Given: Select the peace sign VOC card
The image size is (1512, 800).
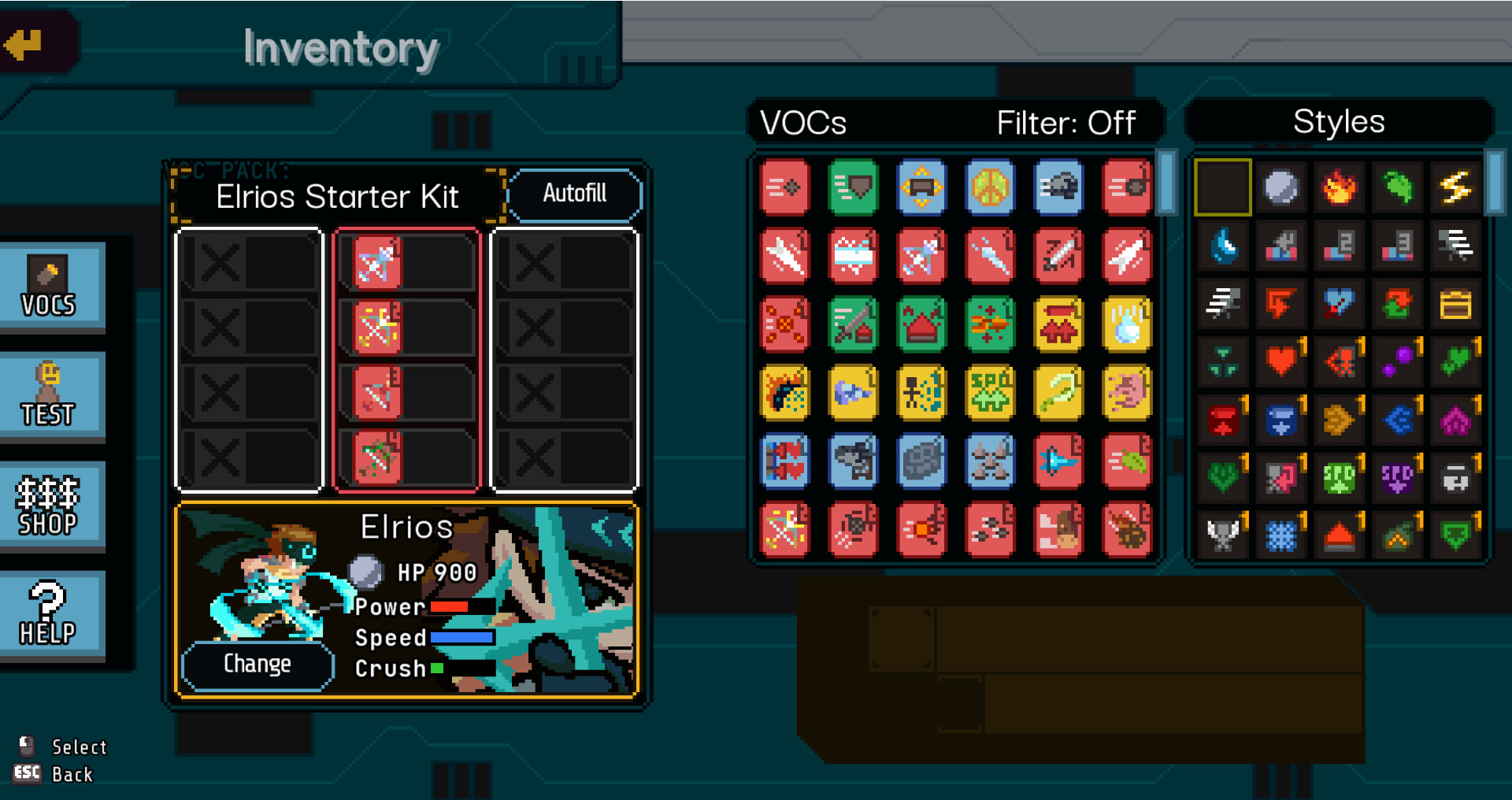Looking at the screenshot, I should coord(990,187).
